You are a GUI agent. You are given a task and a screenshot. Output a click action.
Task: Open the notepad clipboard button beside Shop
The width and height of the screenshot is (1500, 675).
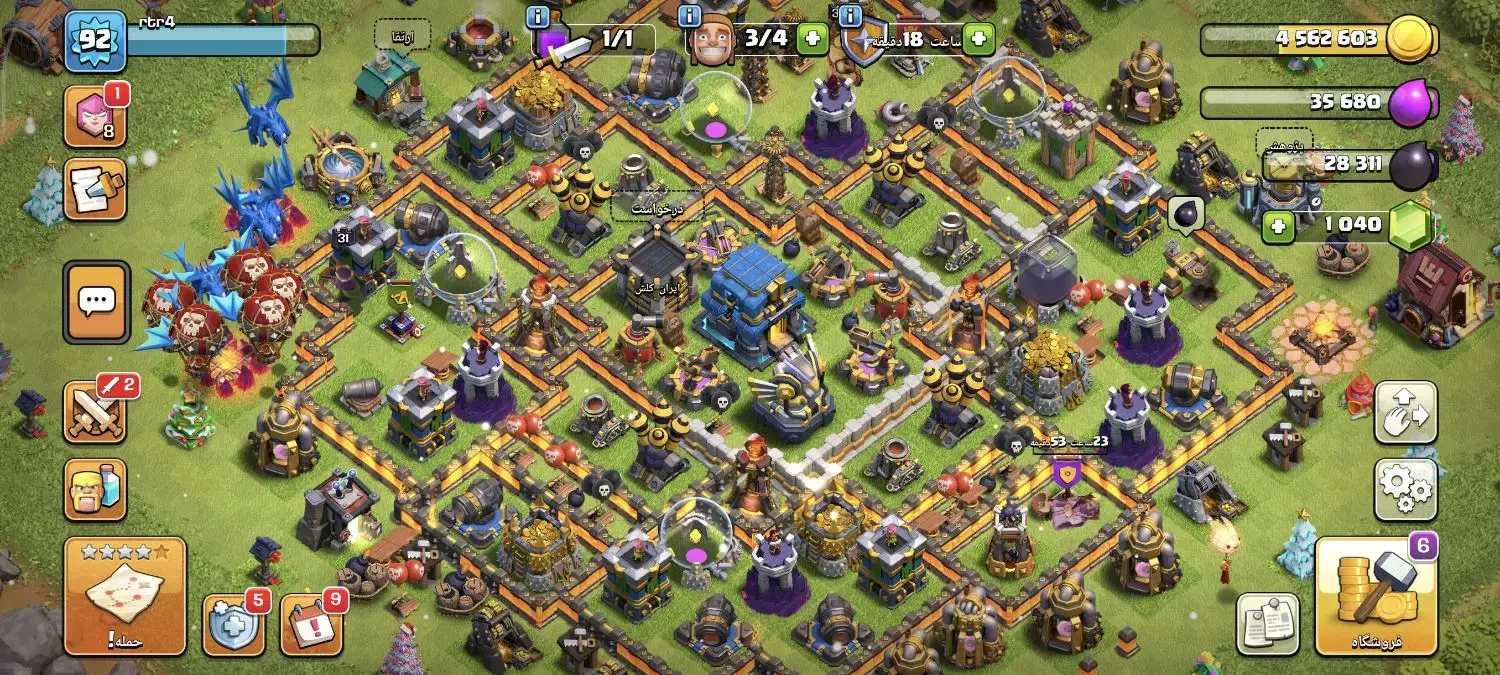coord(1268,624)
